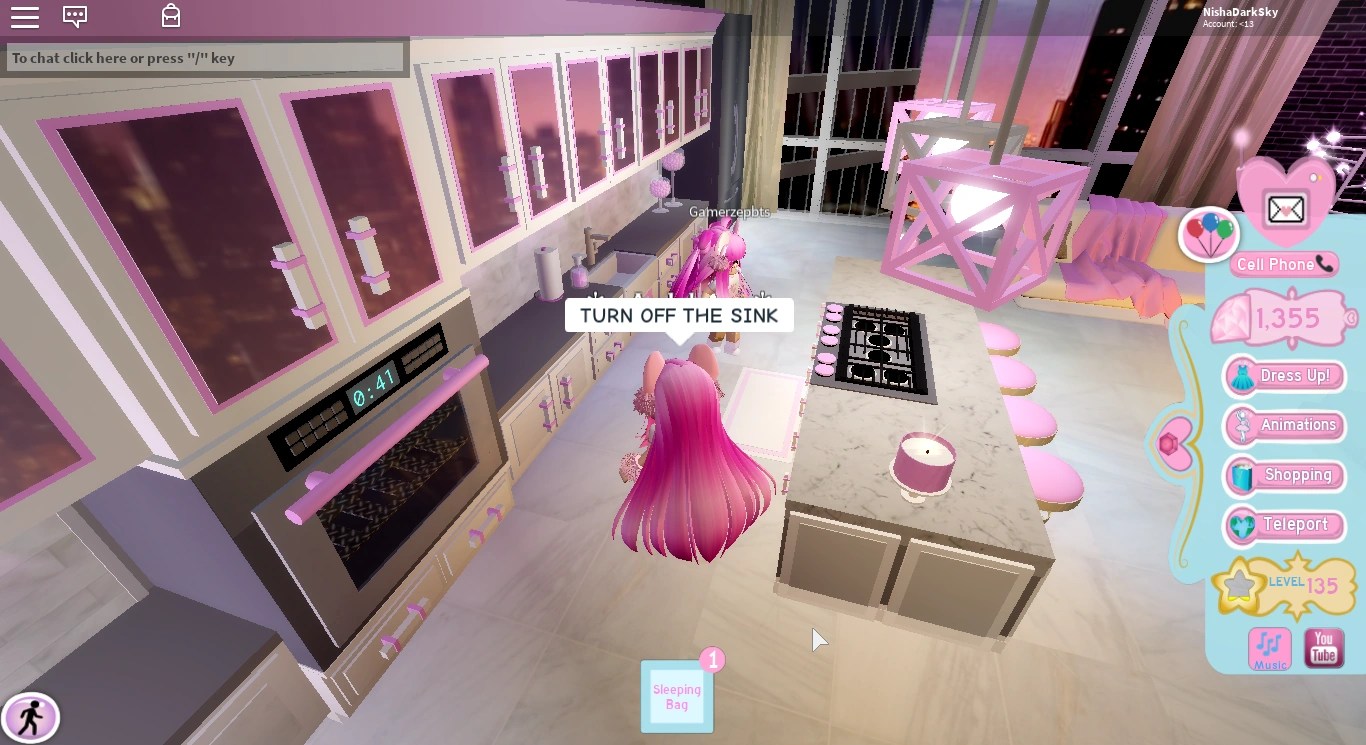Screen dimensions: 1366x745
Task: Open Shopping from the sidebar
Action: pyautogui.click(x=1283, y=475)
